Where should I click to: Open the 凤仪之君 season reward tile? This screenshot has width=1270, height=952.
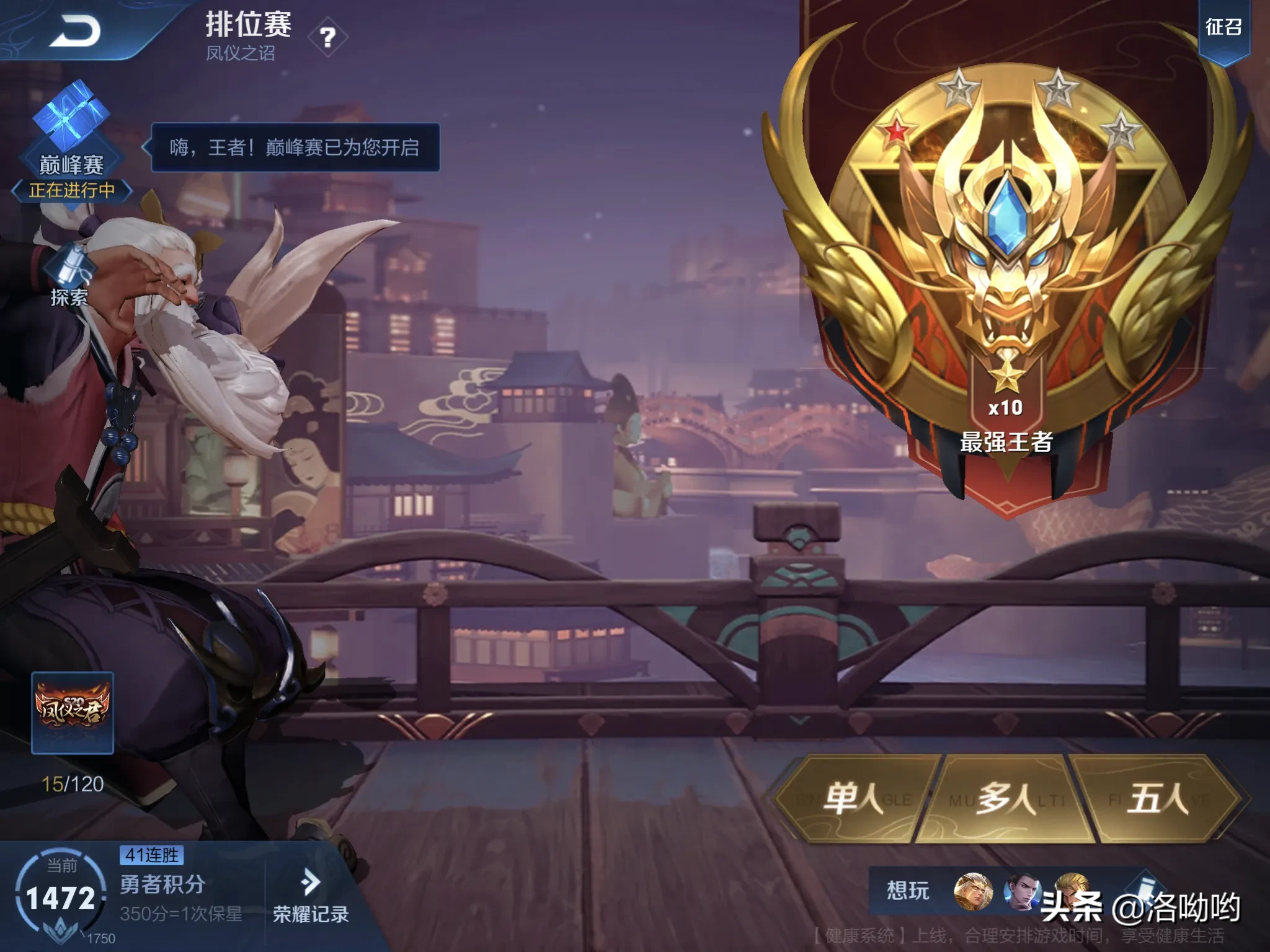click(x=73, y=713)
